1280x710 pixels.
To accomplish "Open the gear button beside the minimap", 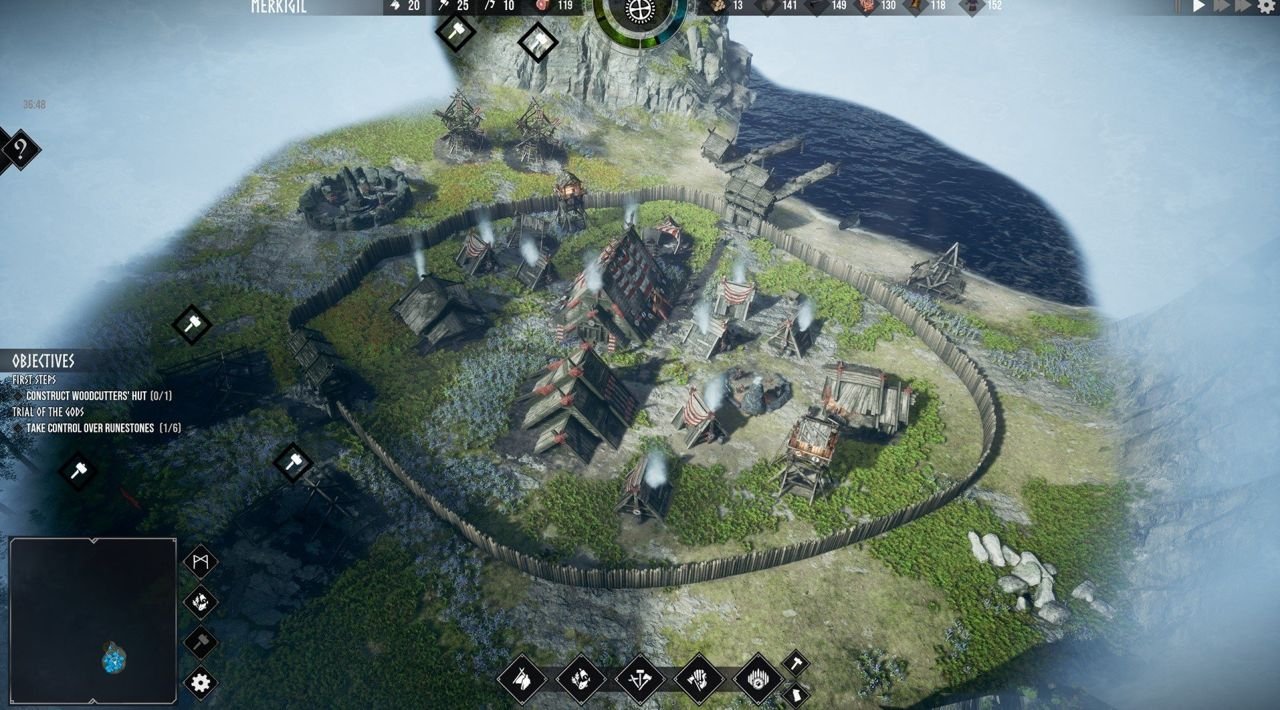I will point(200,683).
